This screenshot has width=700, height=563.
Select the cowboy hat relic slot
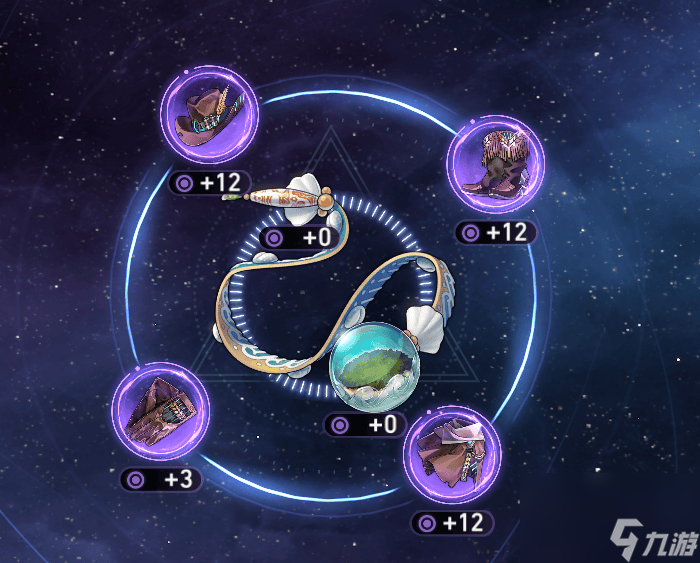[x=209, y=117]
